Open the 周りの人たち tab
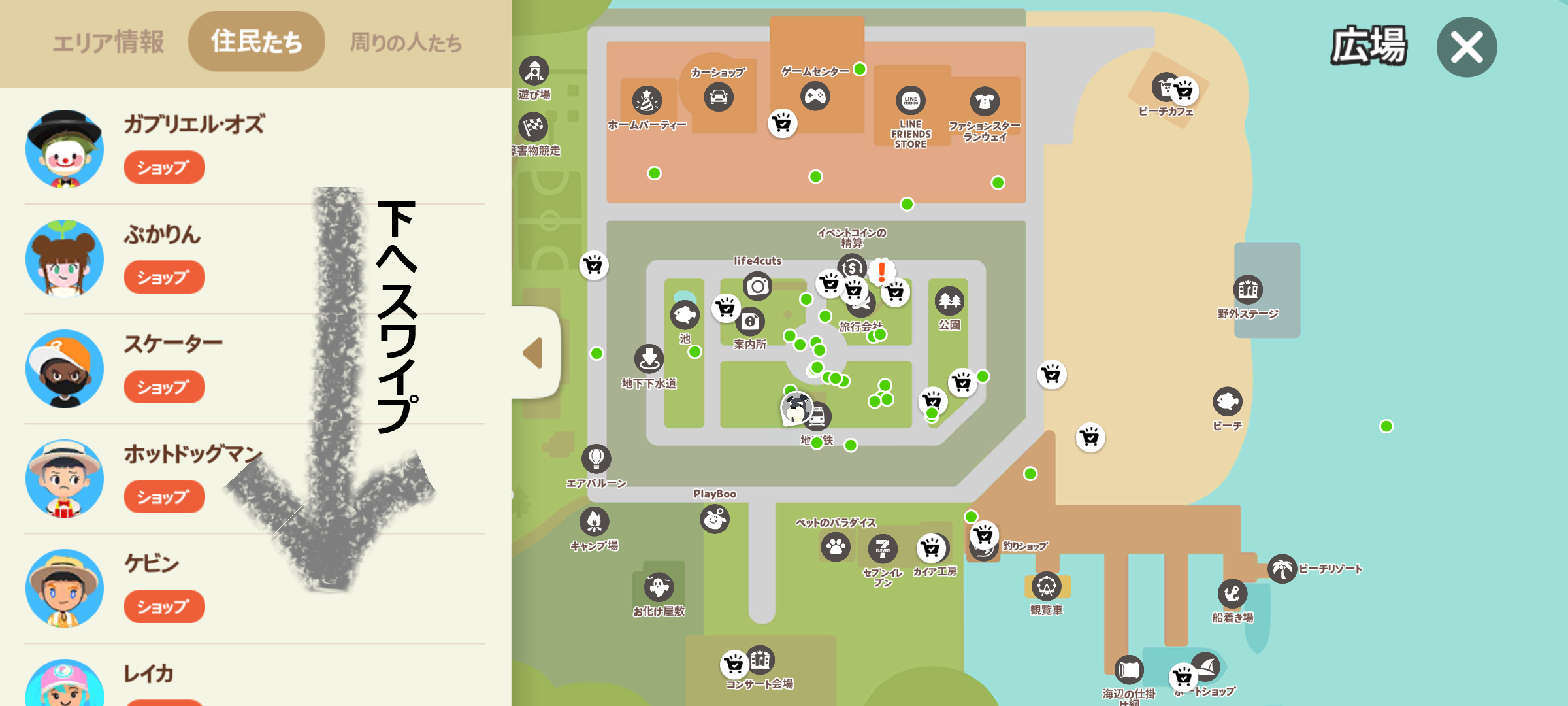1568x706 pixels. [406, 42]
